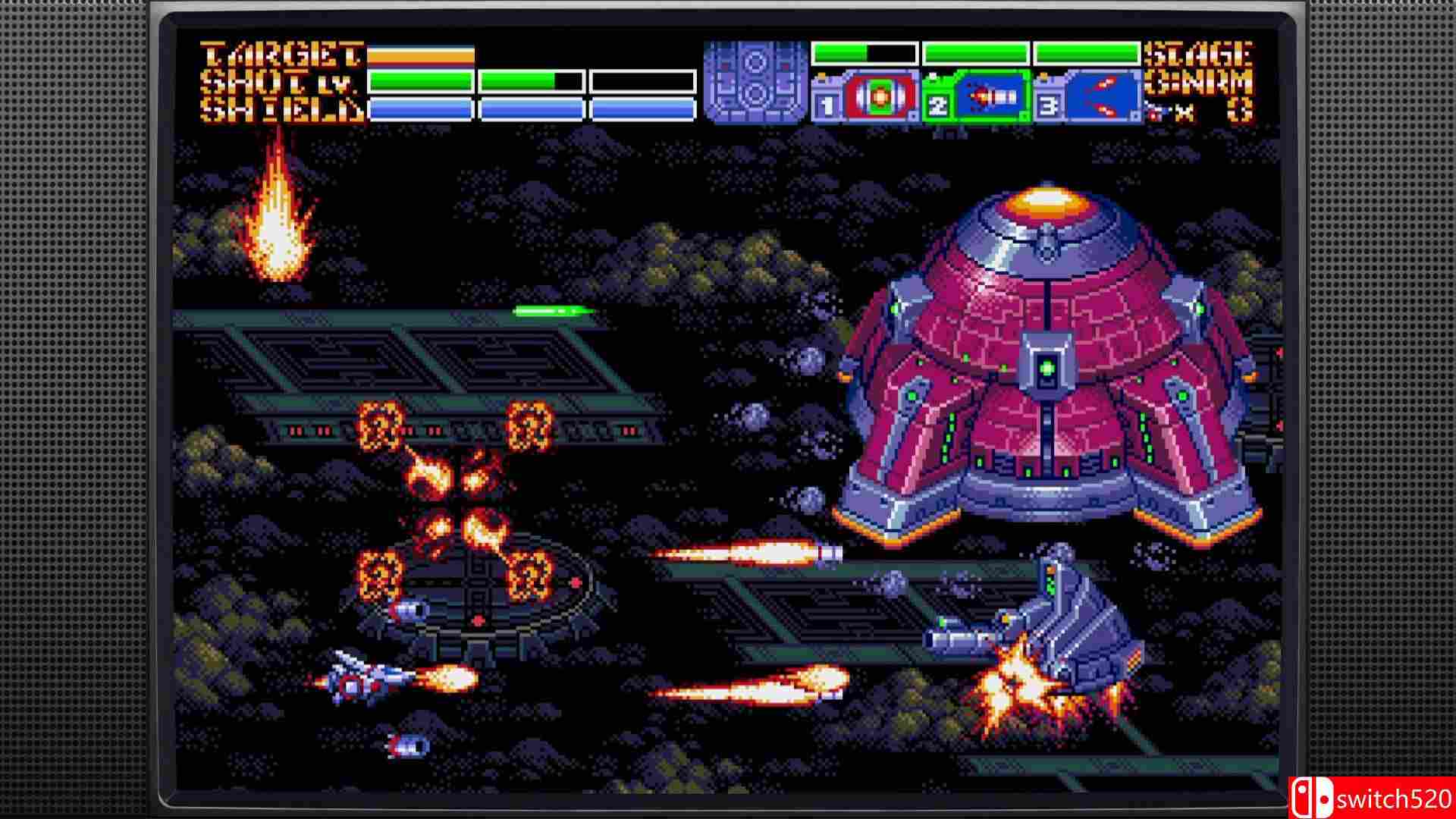Select weapon slot 1 with the red orb icon
Screen dimensions: 1456x819
coord(878,99)
